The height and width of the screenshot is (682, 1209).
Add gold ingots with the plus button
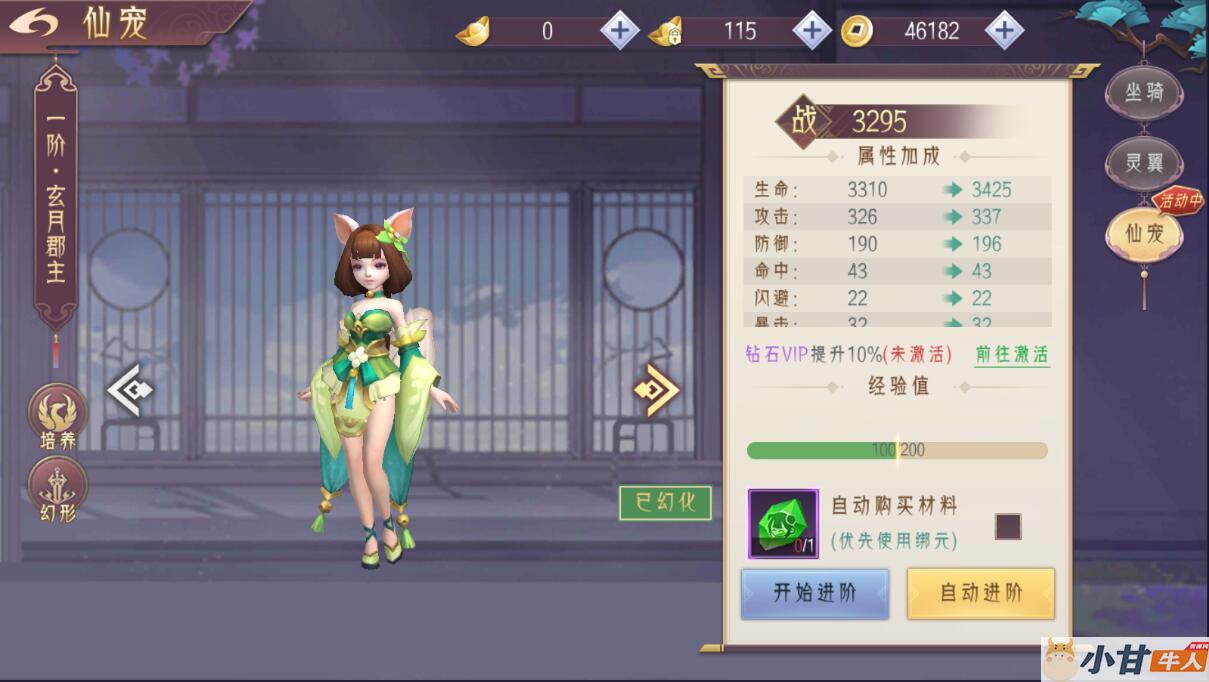click(619, 31)
